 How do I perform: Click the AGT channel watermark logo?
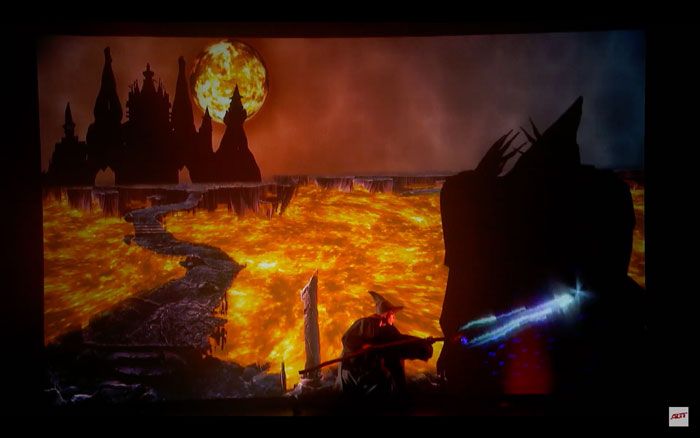(678, 416)
